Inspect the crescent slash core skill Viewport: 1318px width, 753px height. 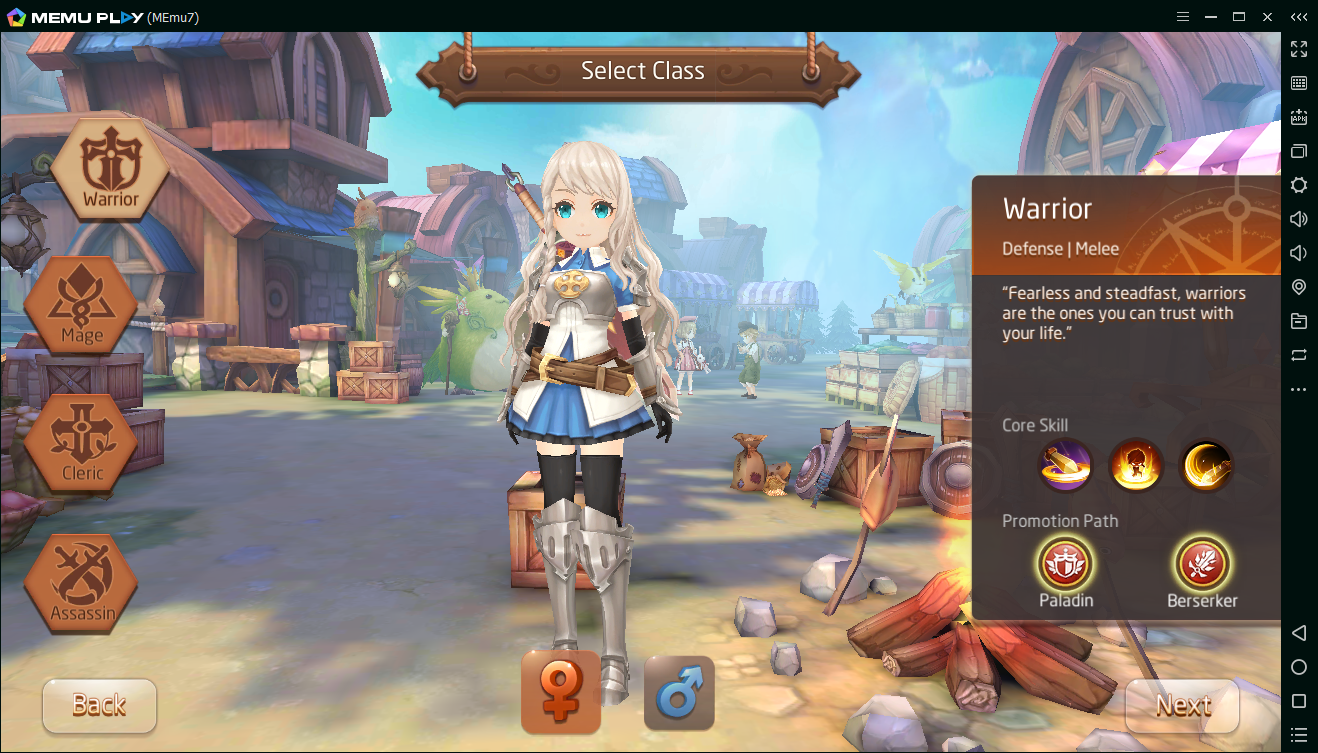(1206, 465)
